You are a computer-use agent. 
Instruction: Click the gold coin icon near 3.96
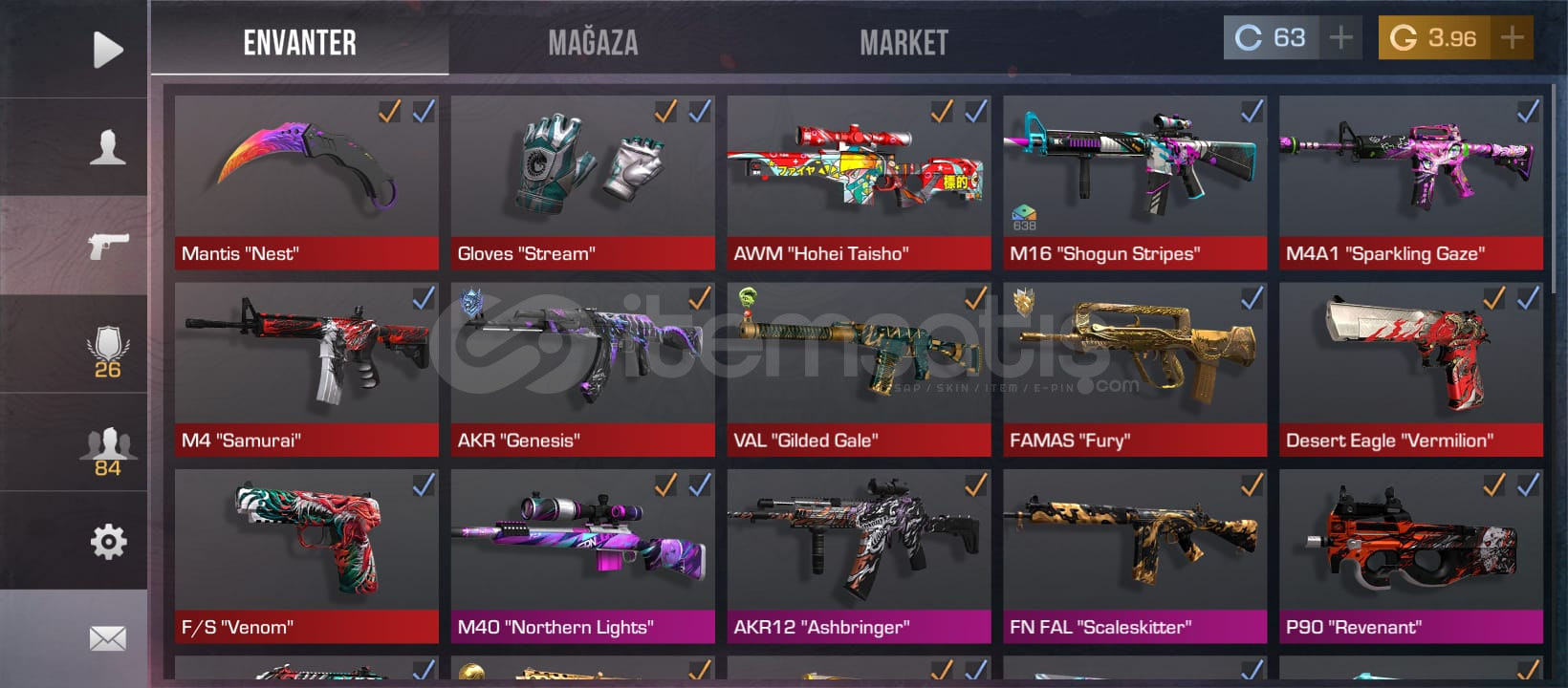coord(1404,38)
